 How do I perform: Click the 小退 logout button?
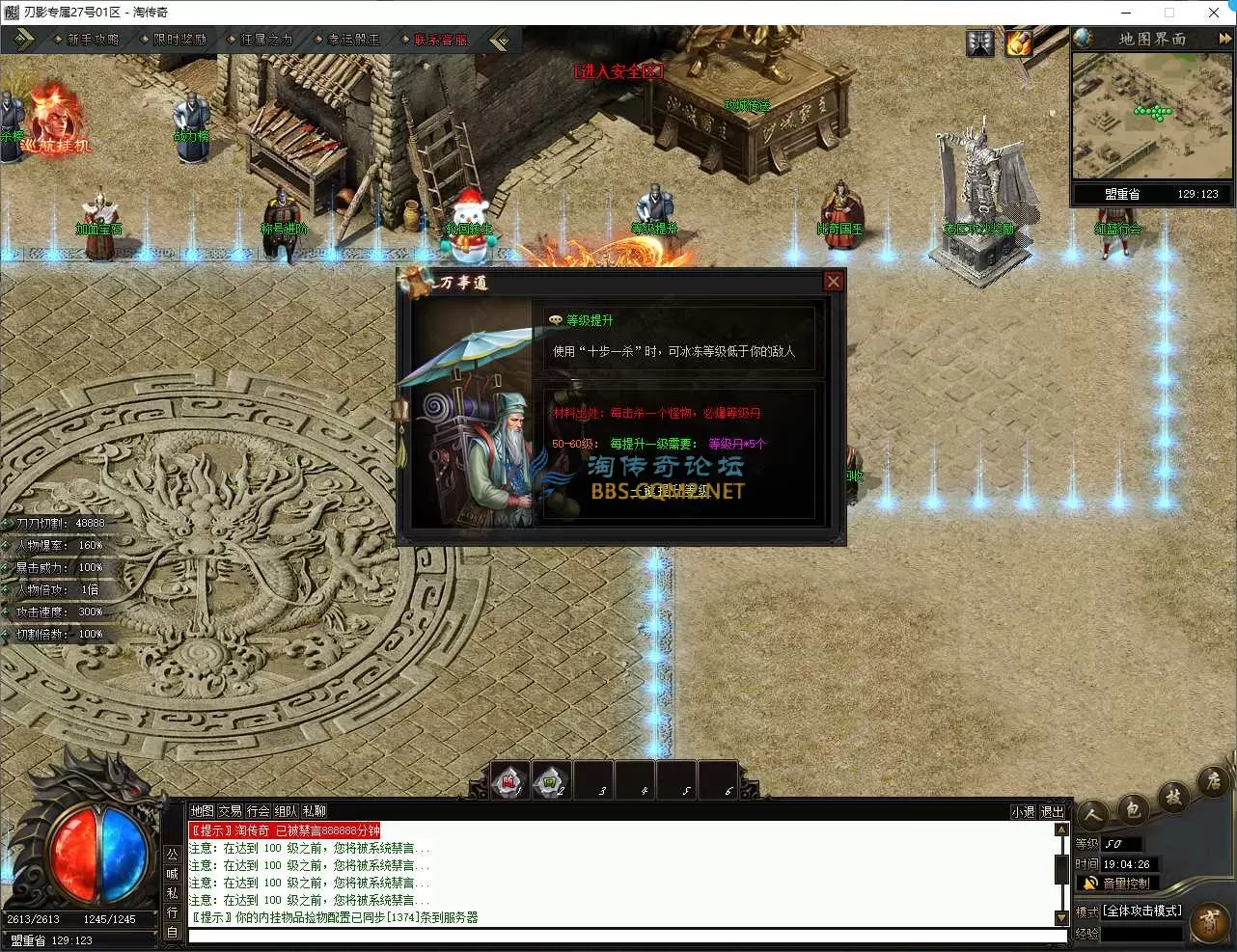1023,812
